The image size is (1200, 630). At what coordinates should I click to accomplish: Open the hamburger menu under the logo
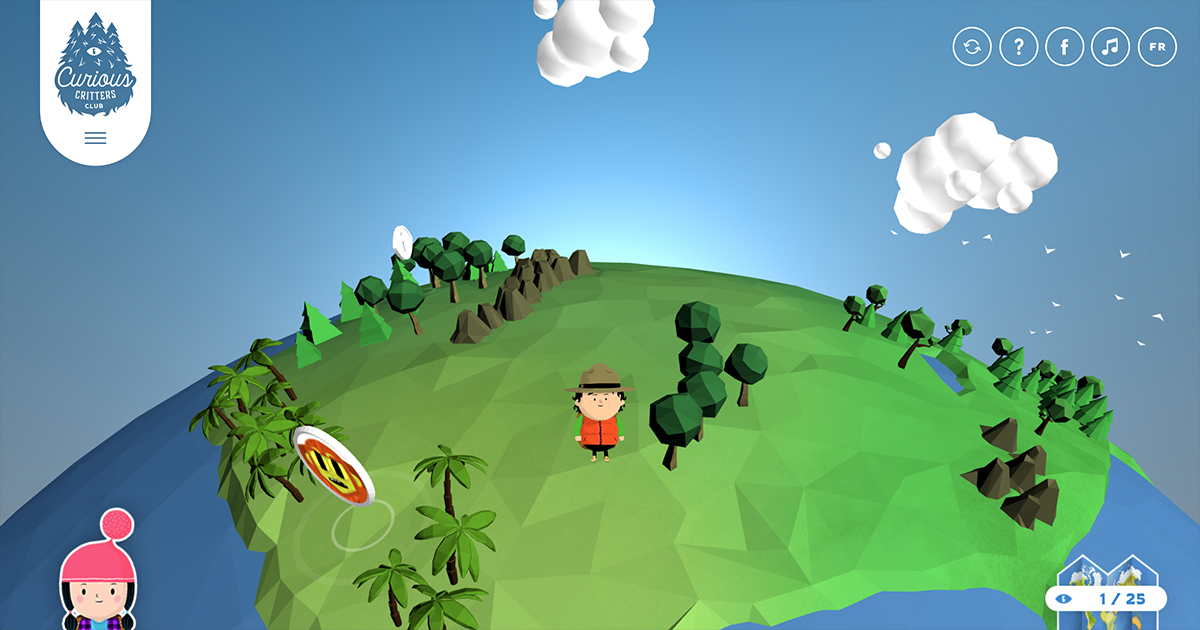point(95,138)
